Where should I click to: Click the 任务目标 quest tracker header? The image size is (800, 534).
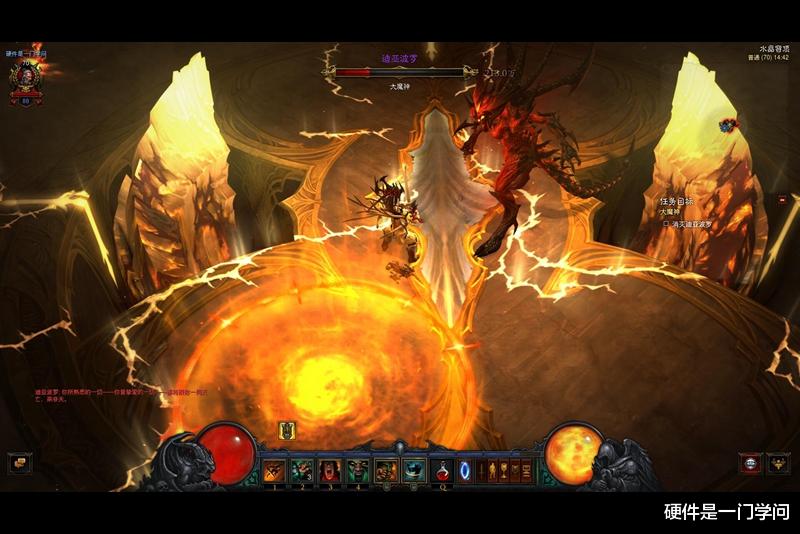pyautogui.click(x=677, y=200)
